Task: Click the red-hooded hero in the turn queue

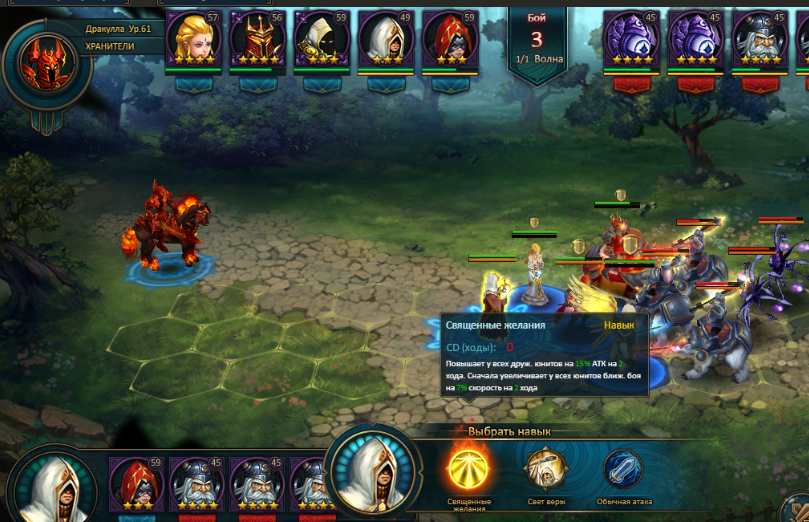Action: click(136, 484)
